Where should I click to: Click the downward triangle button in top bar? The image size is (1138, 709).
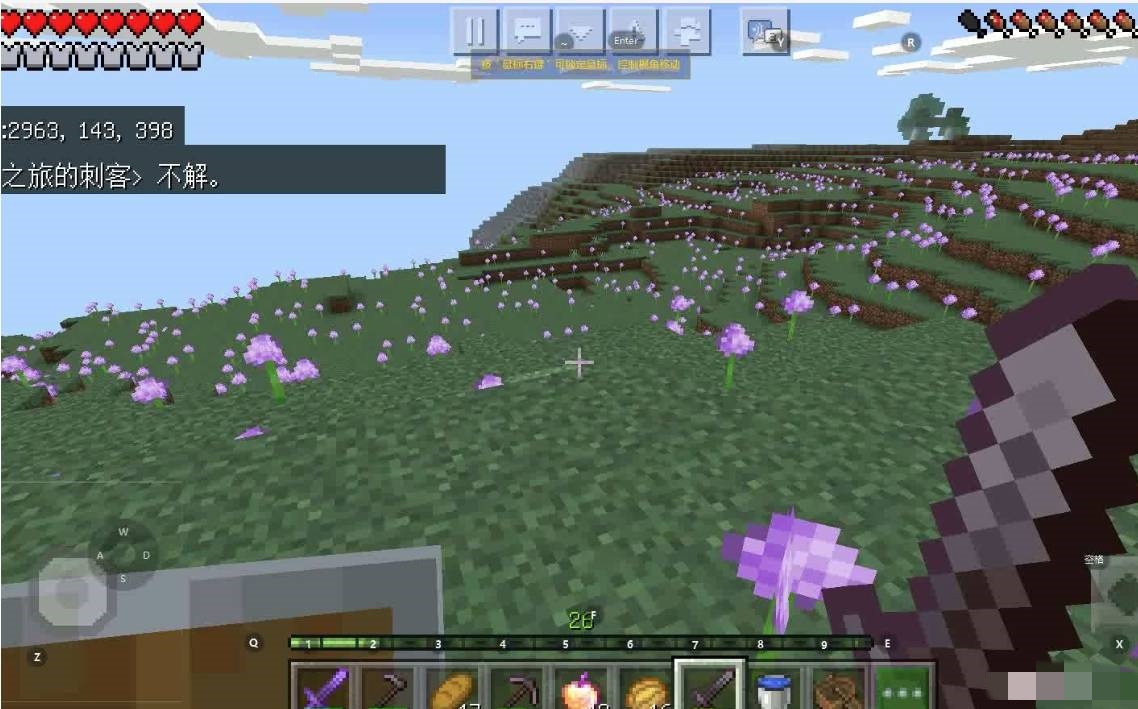pyautogui.click(x=581, y=31)
